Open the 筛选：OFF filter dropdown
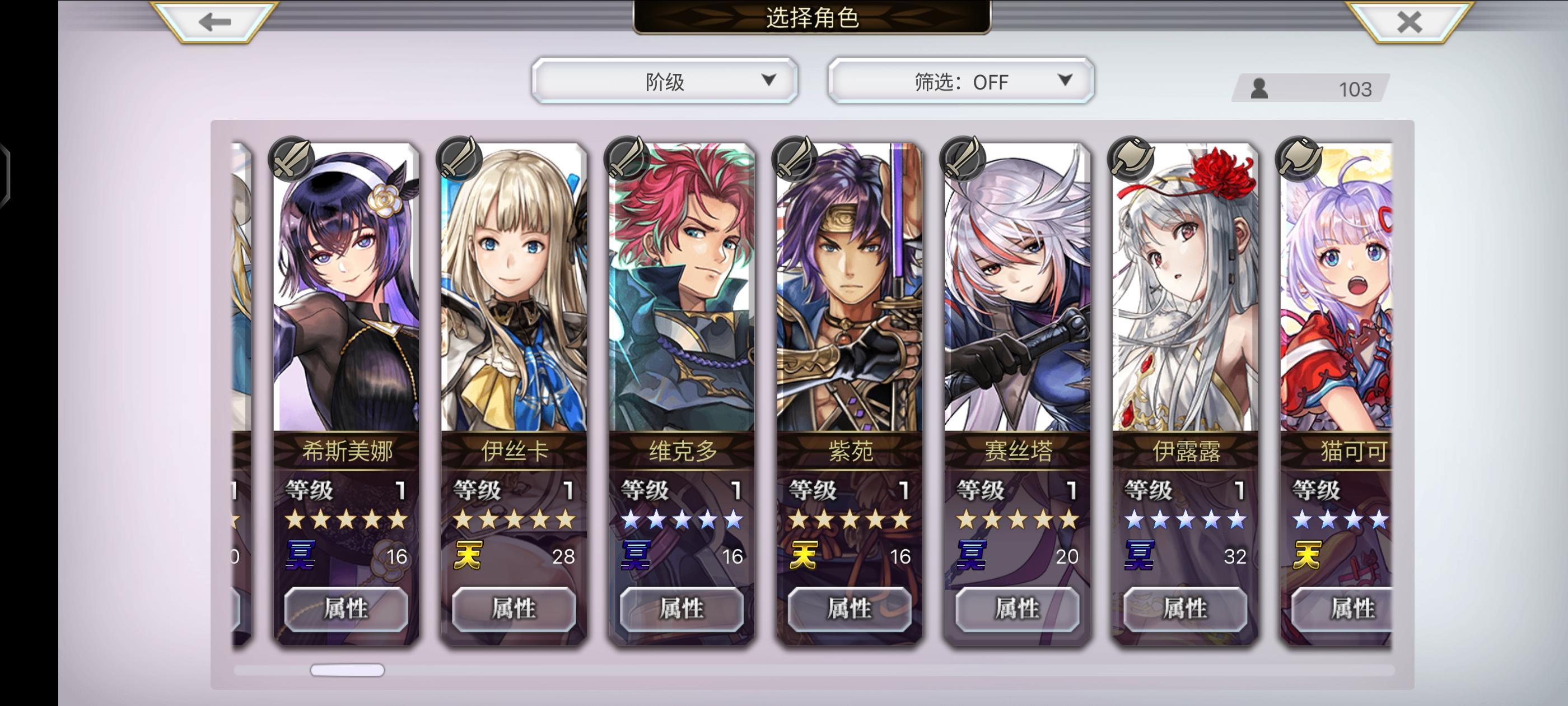The width and height of the screenshot is (1568, 706). [x=960, y=80]
